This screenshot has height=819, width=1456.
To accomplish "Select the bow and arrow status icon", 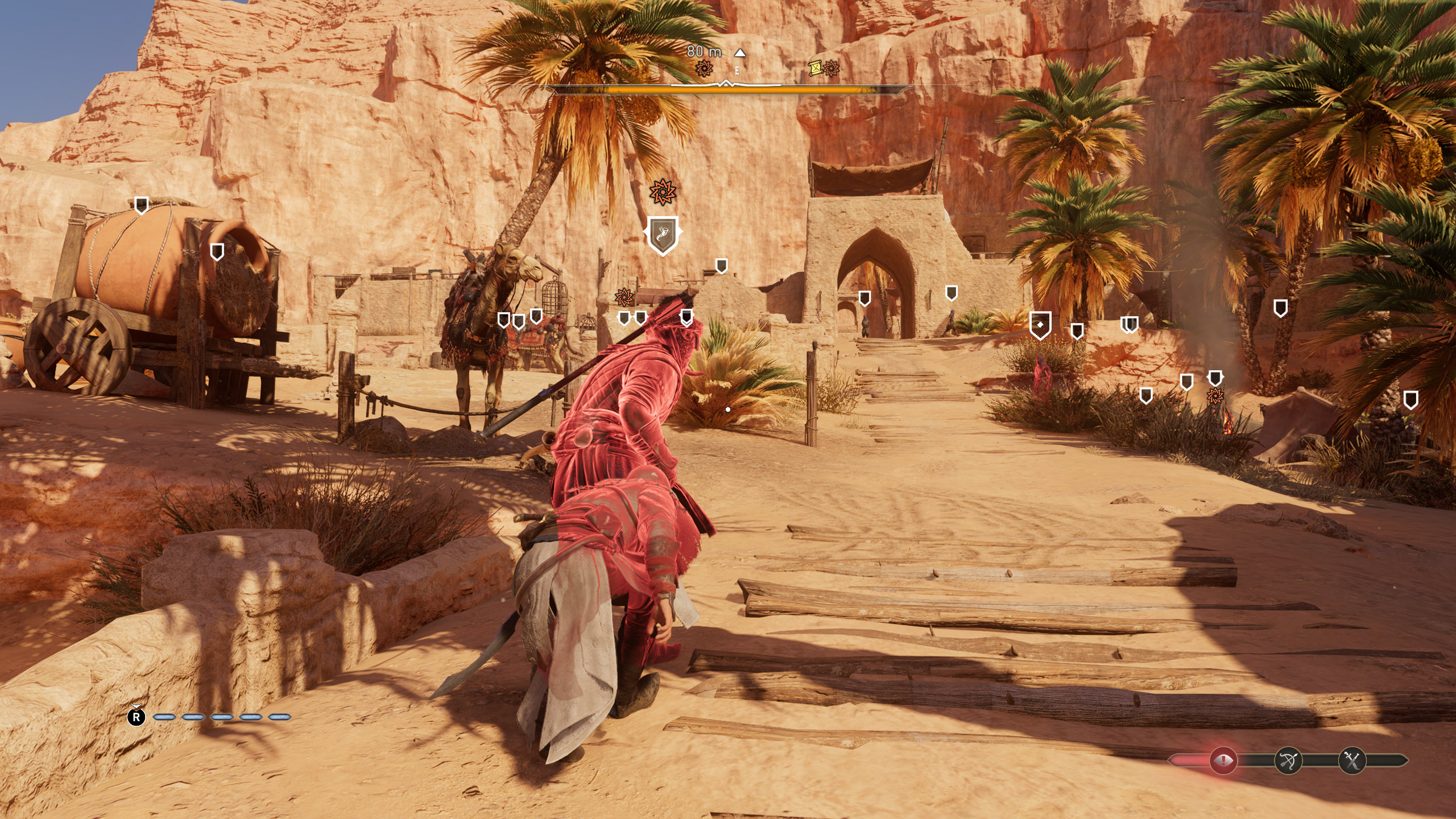I will point(1288,760).
